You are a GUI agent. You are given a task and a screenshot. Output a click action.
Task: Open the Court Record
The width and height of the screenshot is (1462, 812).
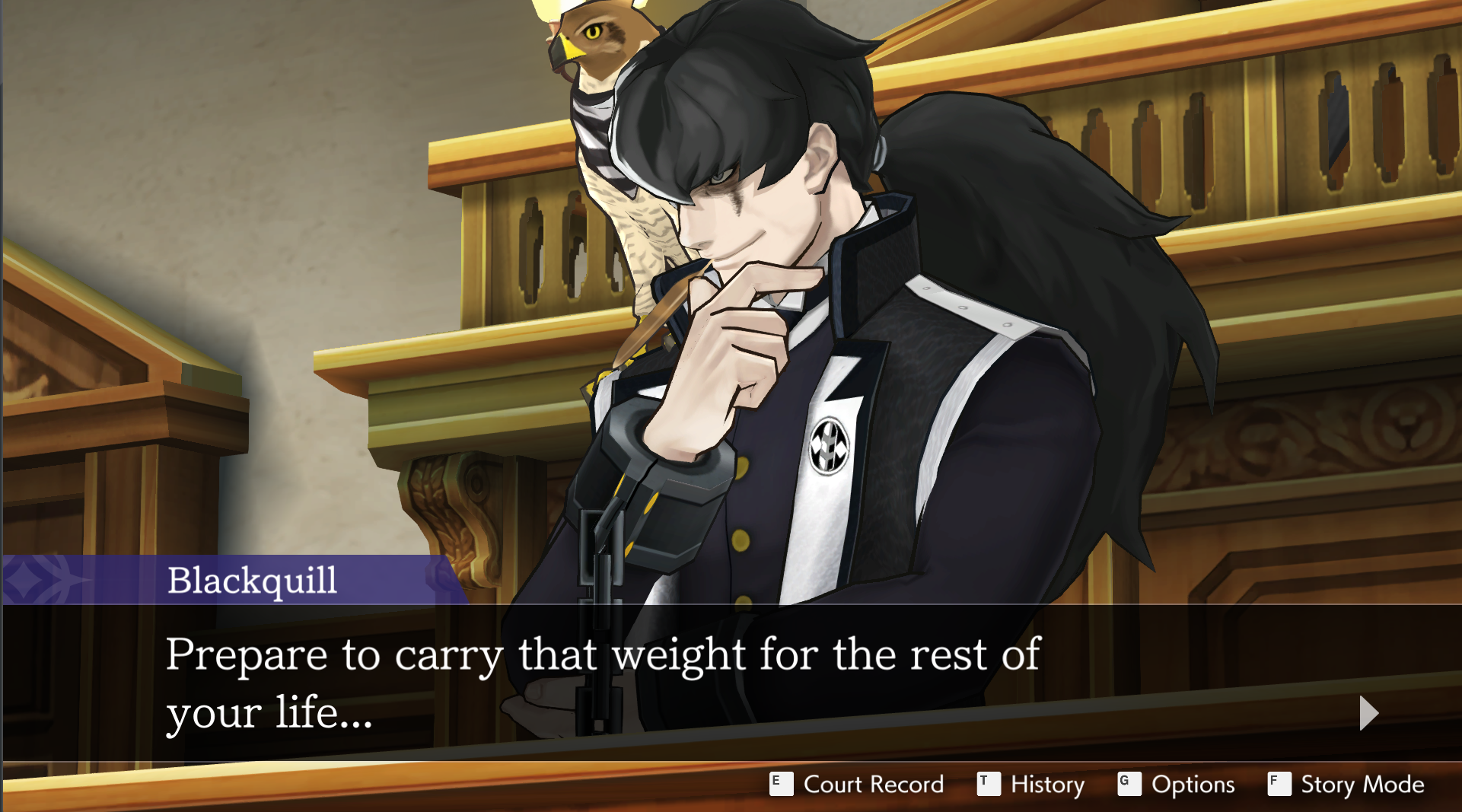[x=857, y=784]
